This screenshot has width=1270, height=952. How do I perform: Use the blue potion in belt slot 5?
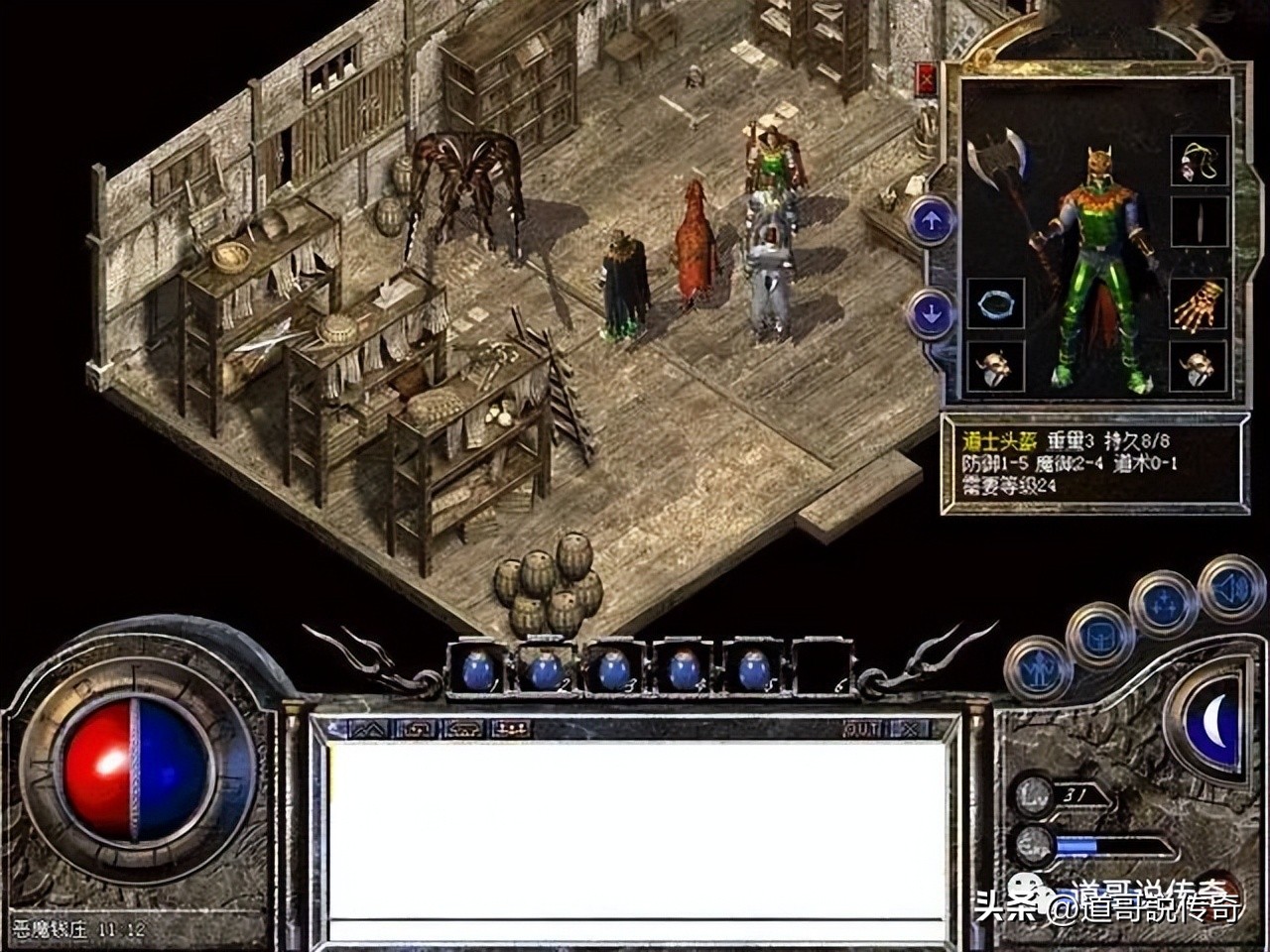[753, 671]
